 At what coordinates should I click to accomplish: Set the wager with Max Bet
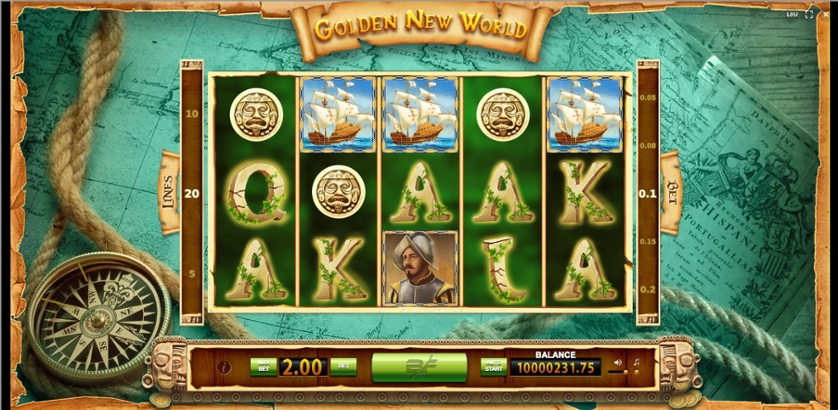click(x=262, y=366)
